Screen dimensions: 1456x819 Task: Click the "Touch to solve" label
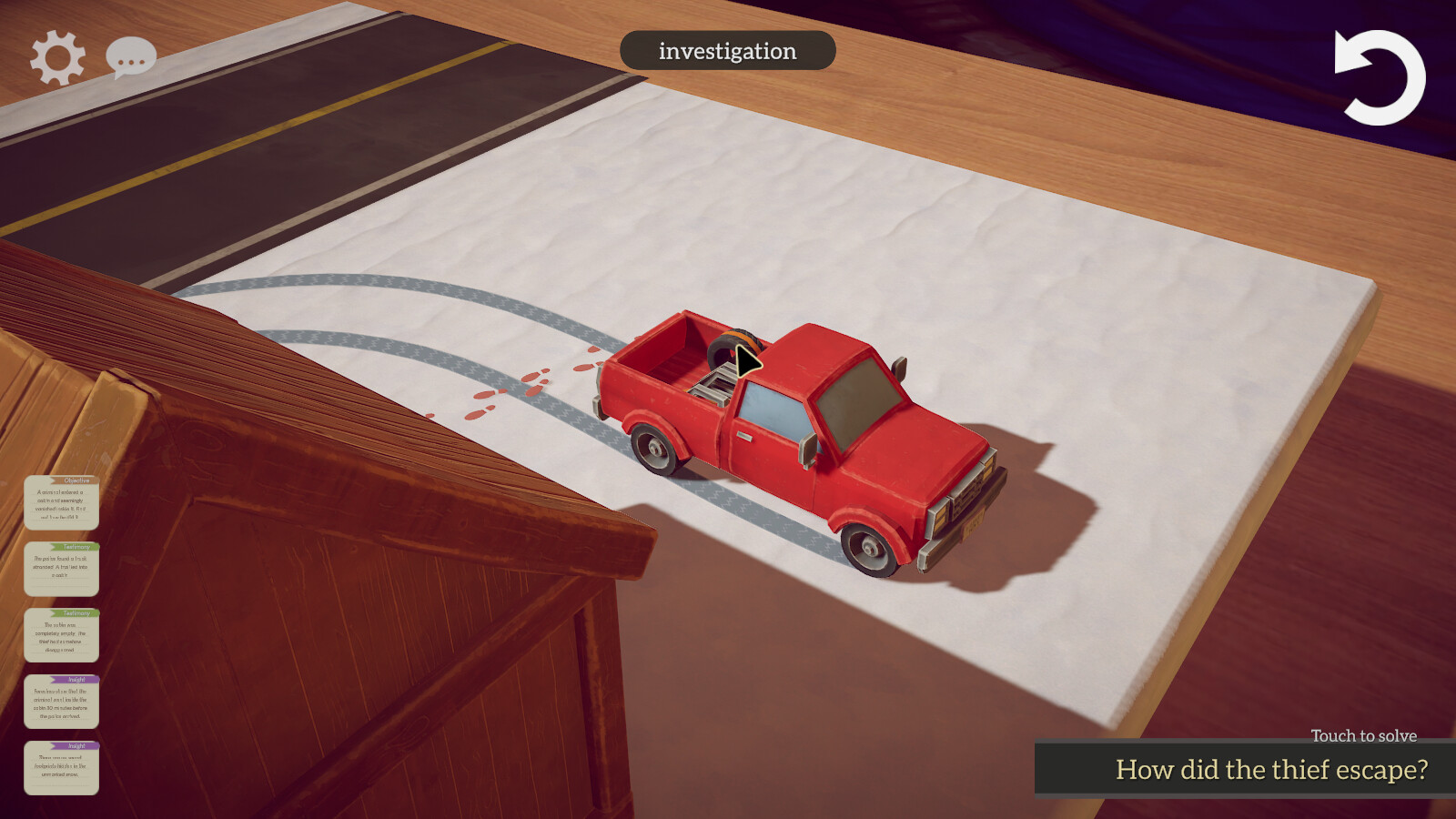pos(1362,736)
